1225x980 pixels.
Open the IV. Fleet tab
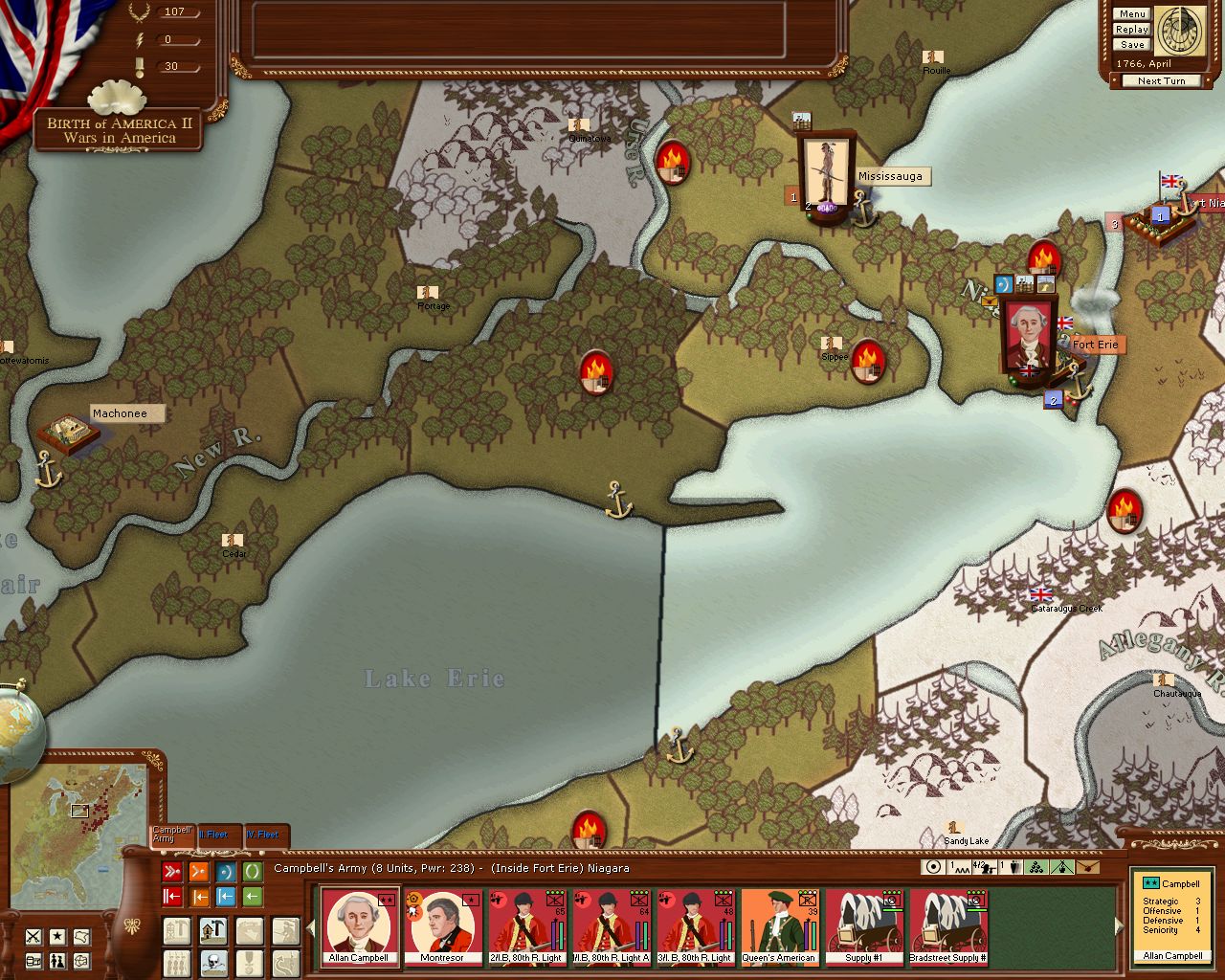tap(264, 835)
